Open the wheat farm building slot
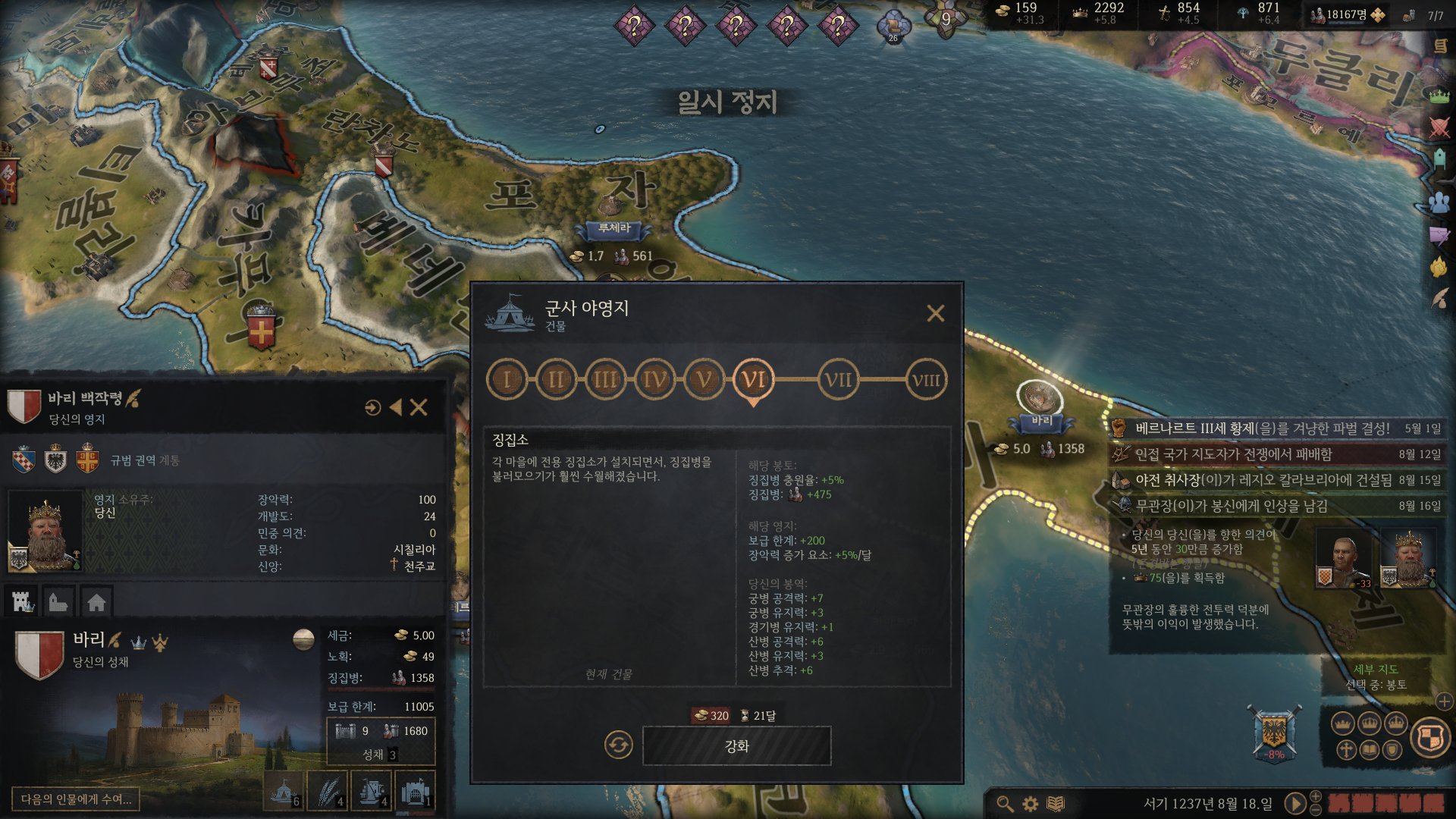 (x=328, y=792)
